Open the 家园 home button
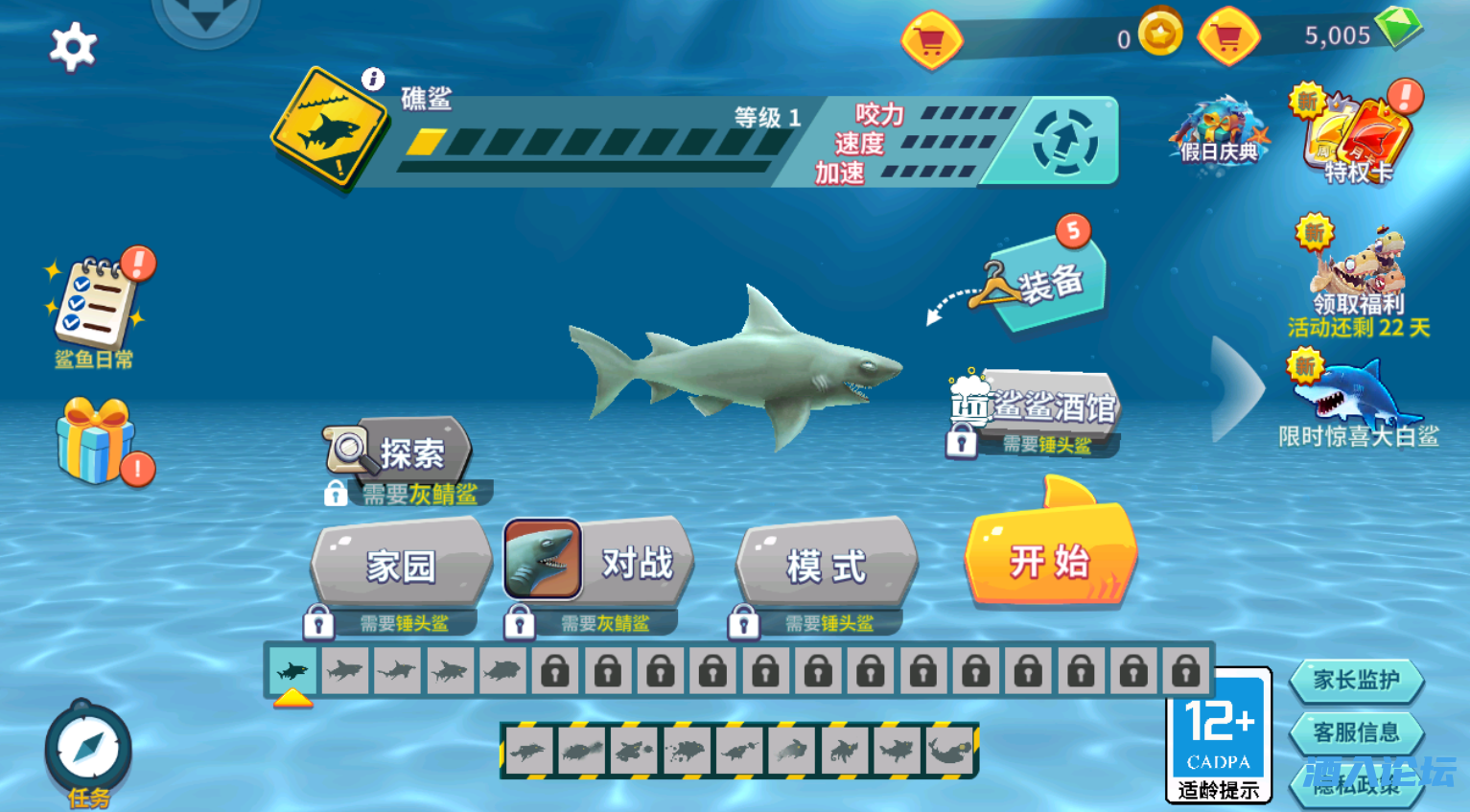This screenshot has width=1470, height=812. (x=402, y=565)
